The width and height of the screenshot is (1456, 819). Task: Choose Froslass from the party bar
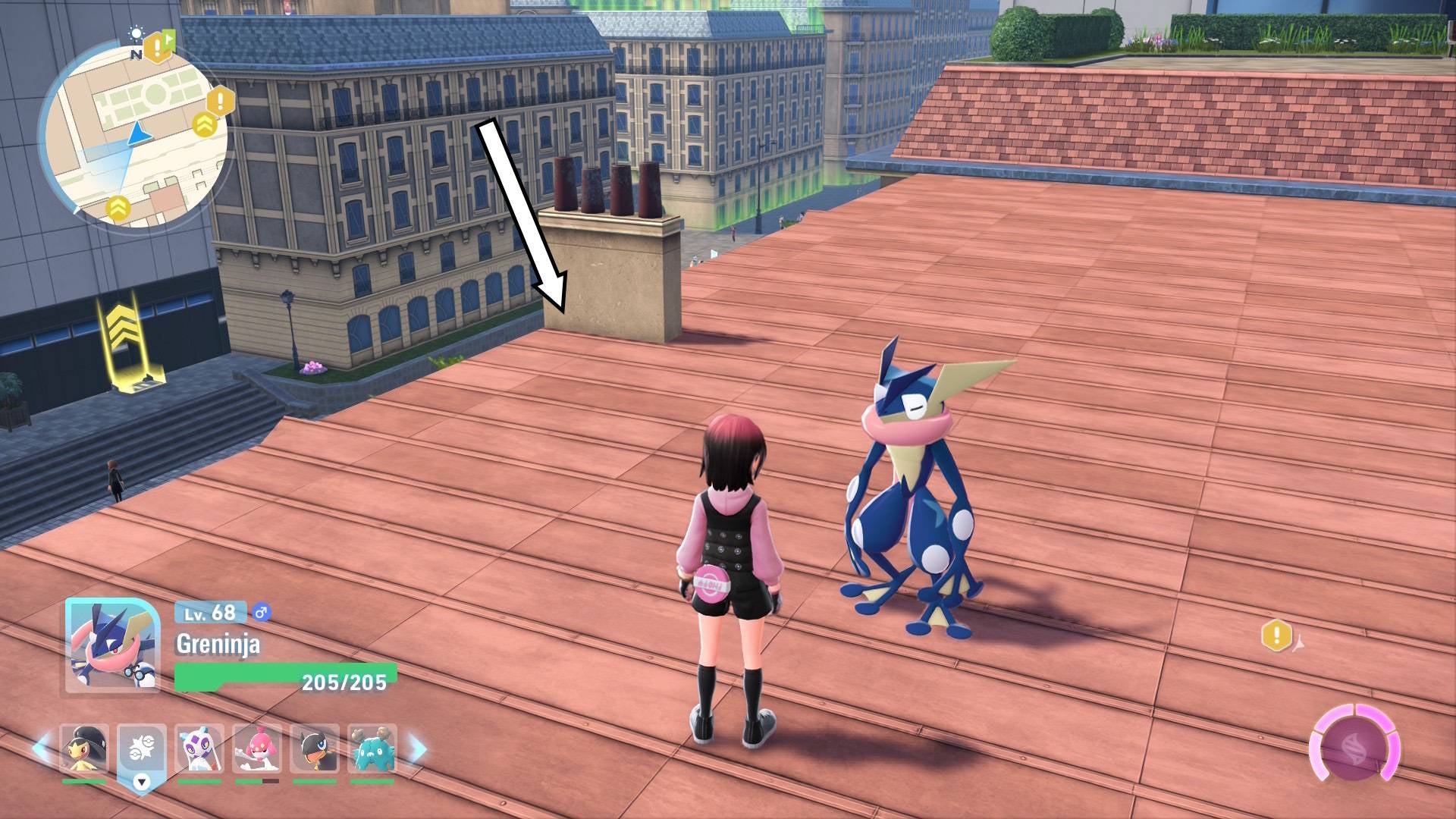coord(199,749)
